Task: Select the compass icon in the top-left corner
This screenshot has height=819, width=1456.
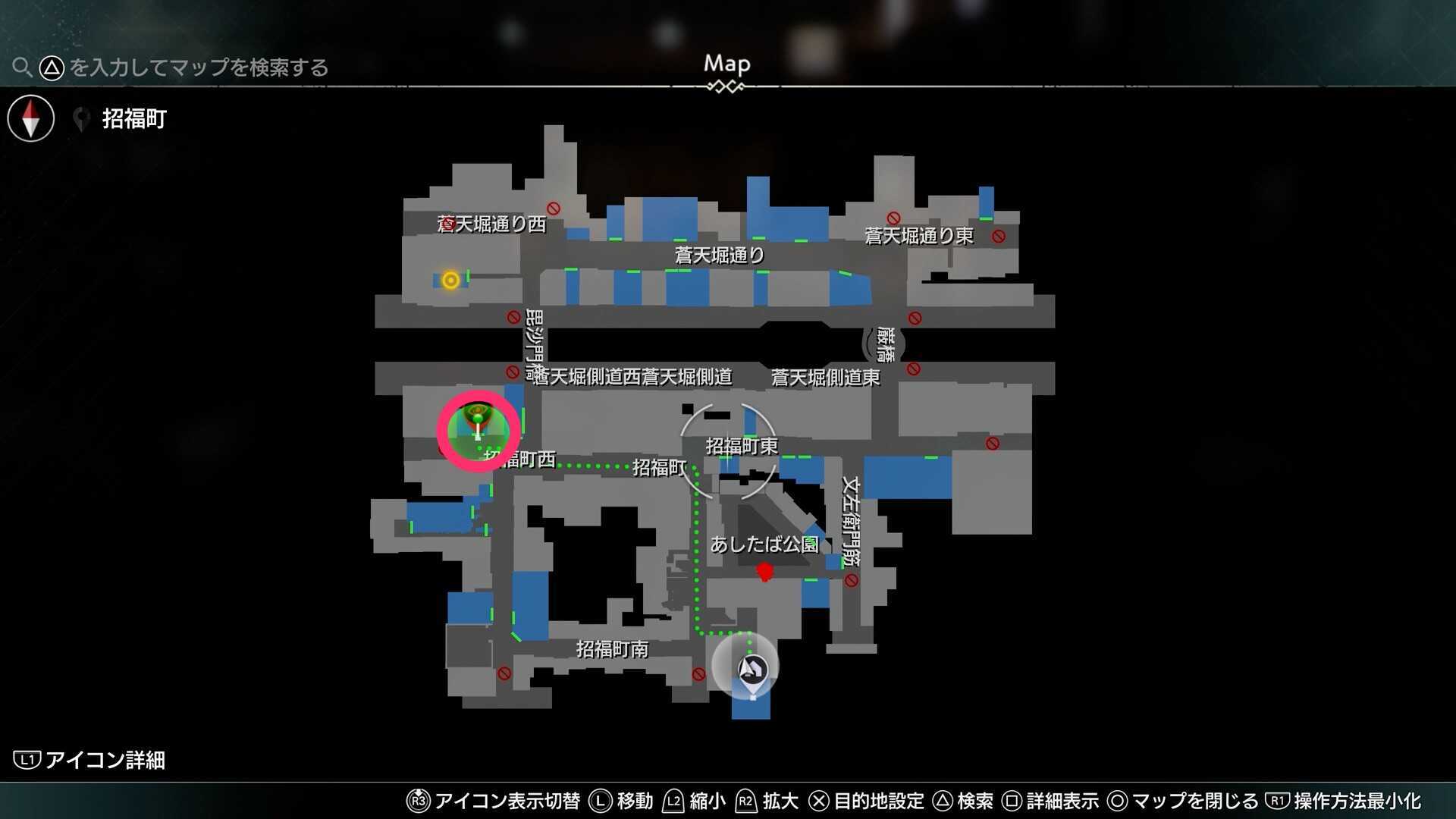Action: tap(30, 118)
